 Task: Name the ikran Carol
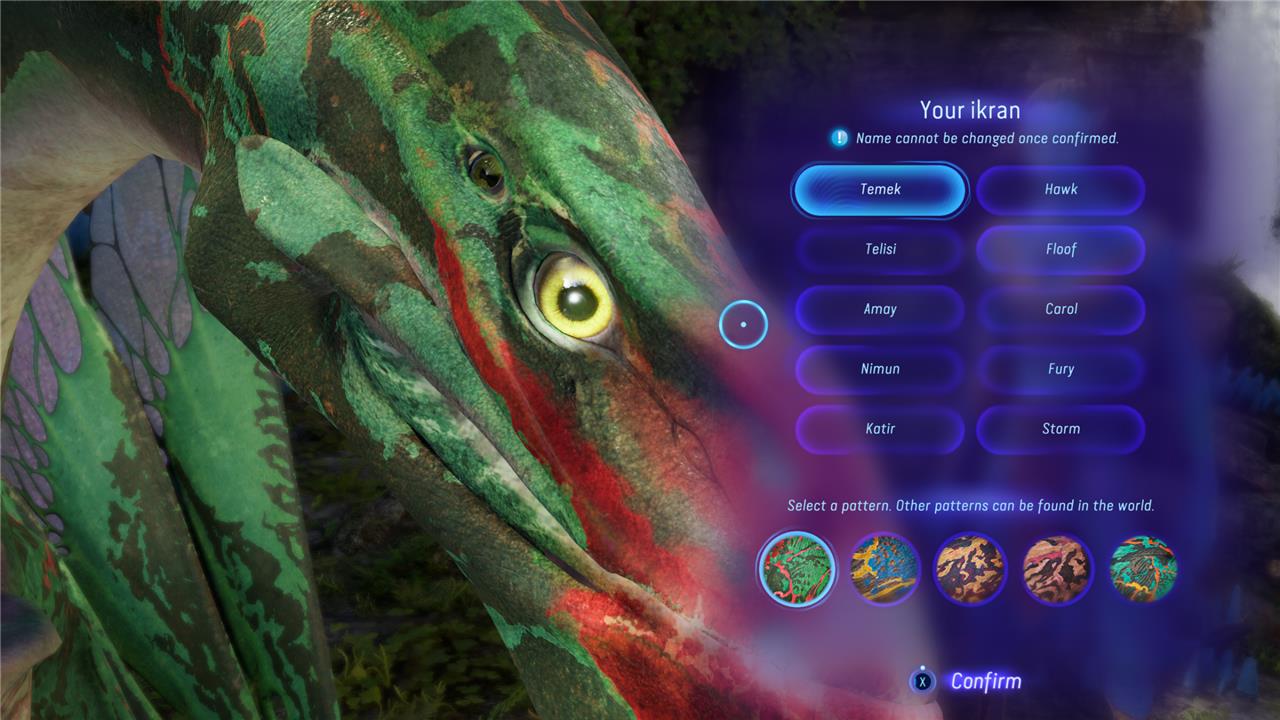(x=1060, y=309)
